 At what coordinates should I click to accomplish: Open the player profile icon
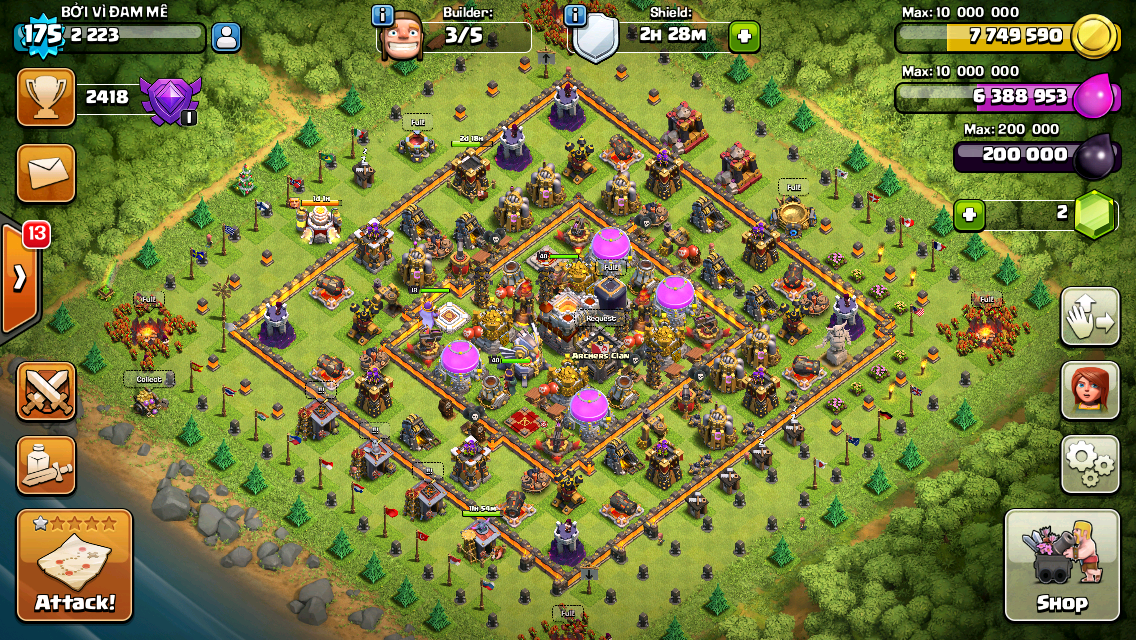coord(227,38)
